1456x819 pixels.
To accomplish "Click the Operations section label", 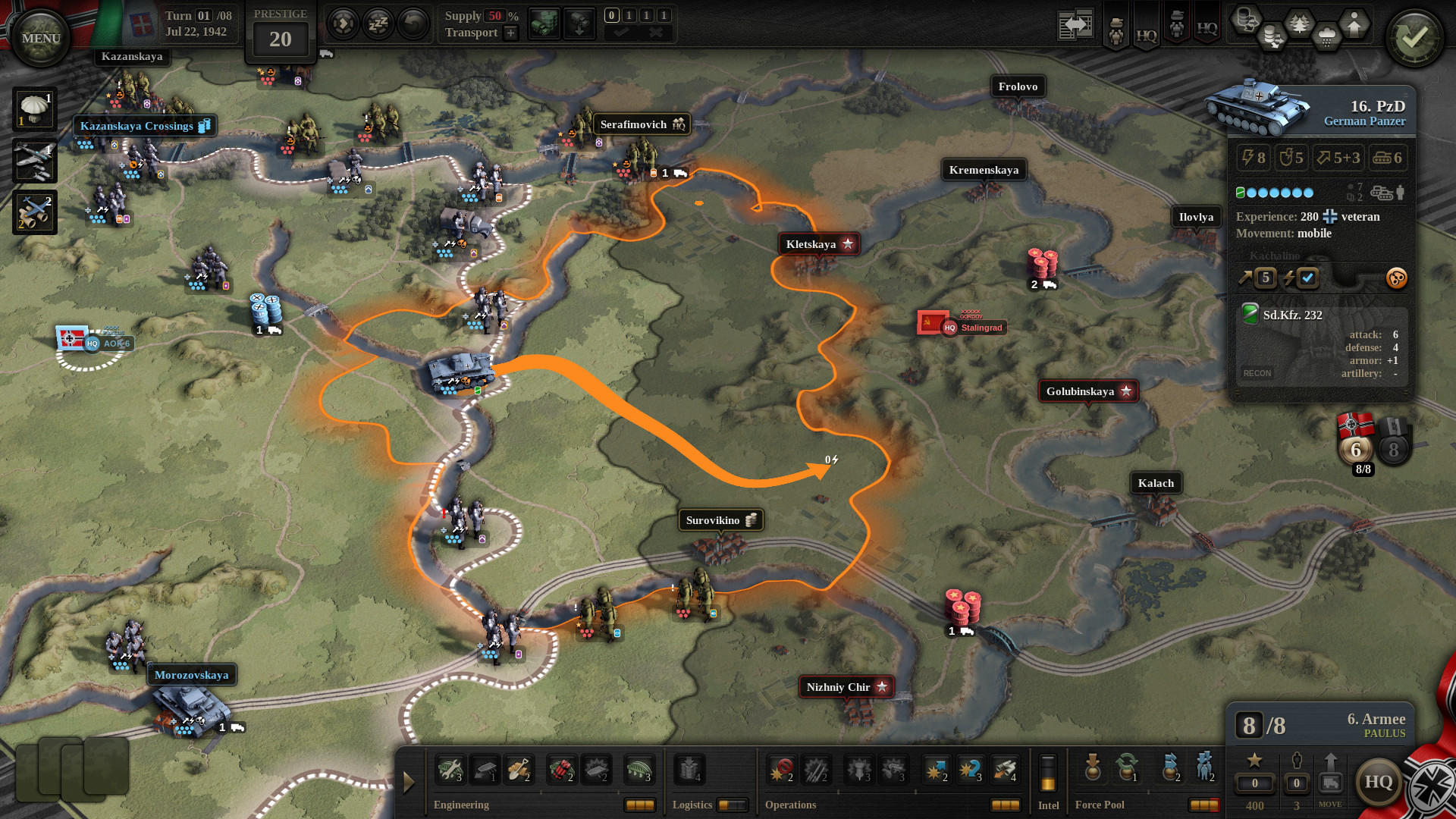I will point(791,805).
